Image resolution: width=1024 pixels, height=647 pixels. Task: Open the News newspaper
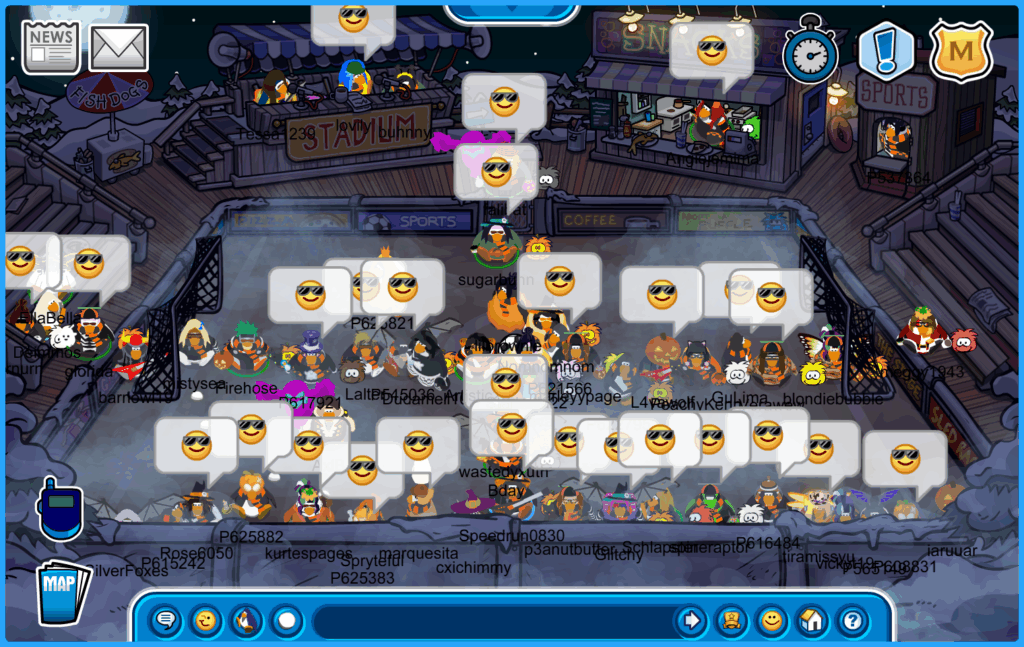click(x=51, y=47)
